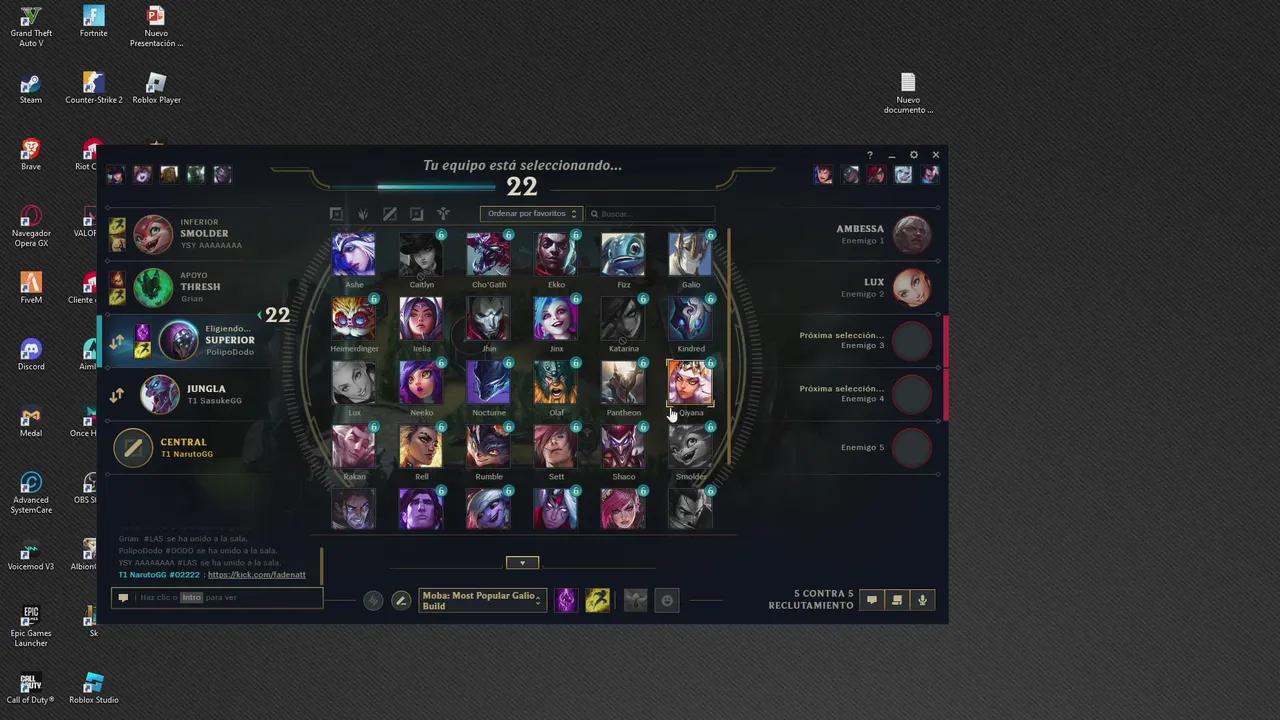1280x720 pixels.
Task: Toggle the top lane champion filter
Action: pyautogui.click(x=336, y=213)
